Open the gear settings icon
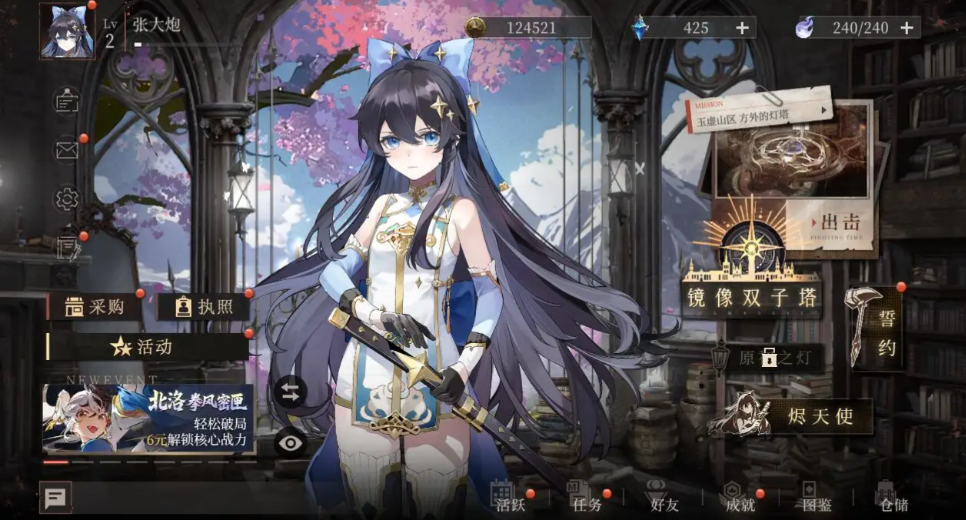Image resolution: width=966 pixels, height=520 pixels. tap(67, 199)
